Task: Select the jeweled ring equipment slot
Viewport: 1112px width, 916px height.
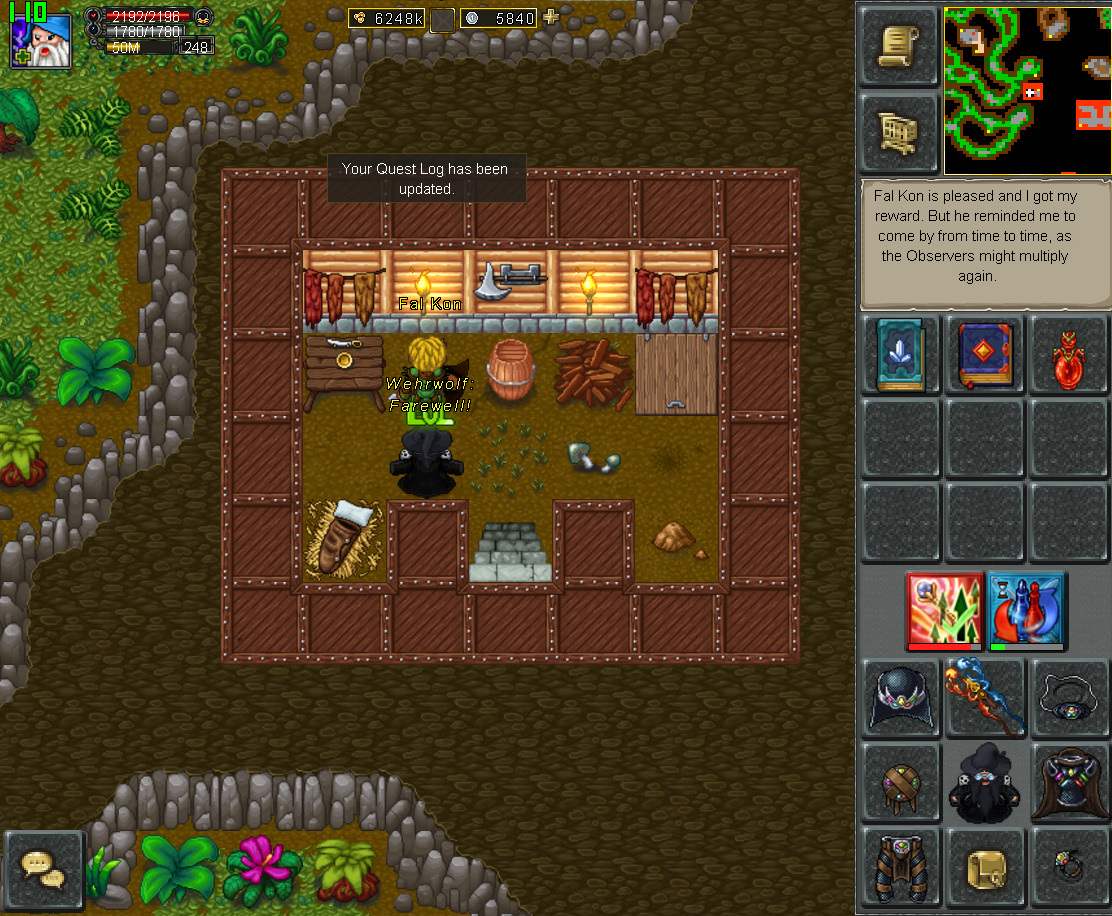Action: (1068, 866)
